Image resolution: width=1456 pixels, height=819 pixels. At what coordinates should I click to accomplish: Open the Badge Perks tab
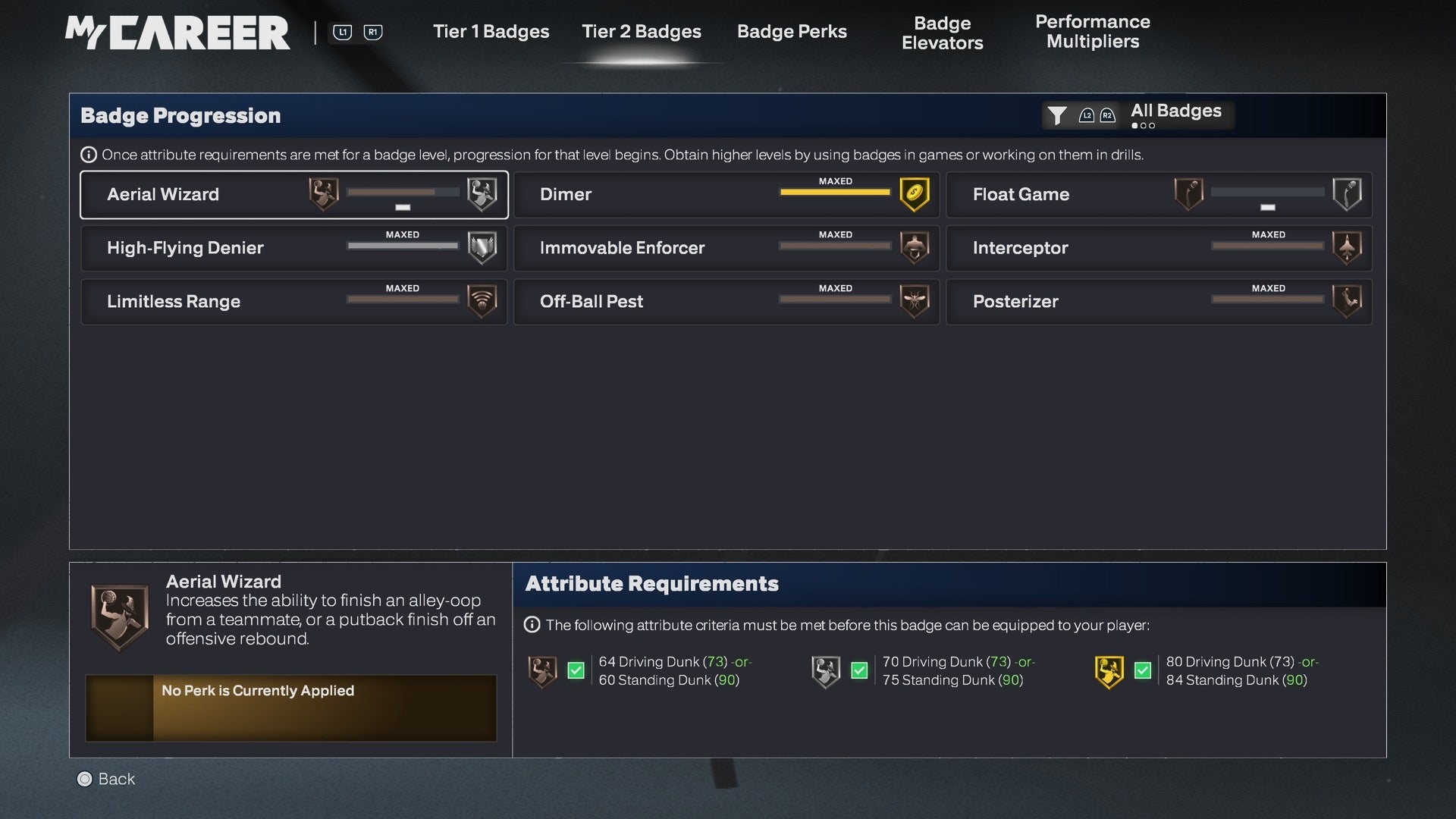click(792, 32)
